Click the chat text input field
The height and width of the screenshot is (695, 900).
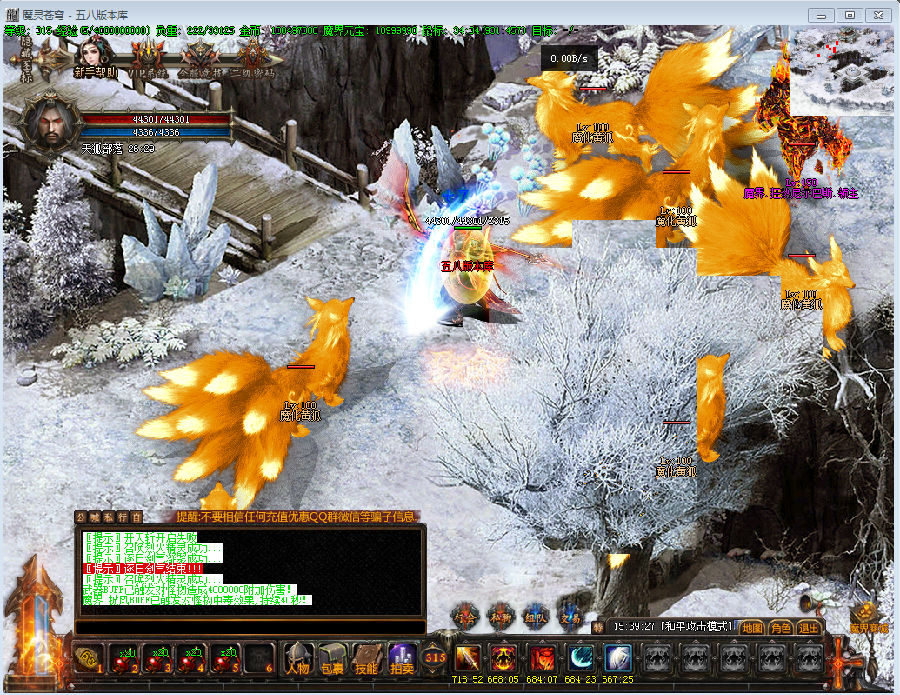250,627
